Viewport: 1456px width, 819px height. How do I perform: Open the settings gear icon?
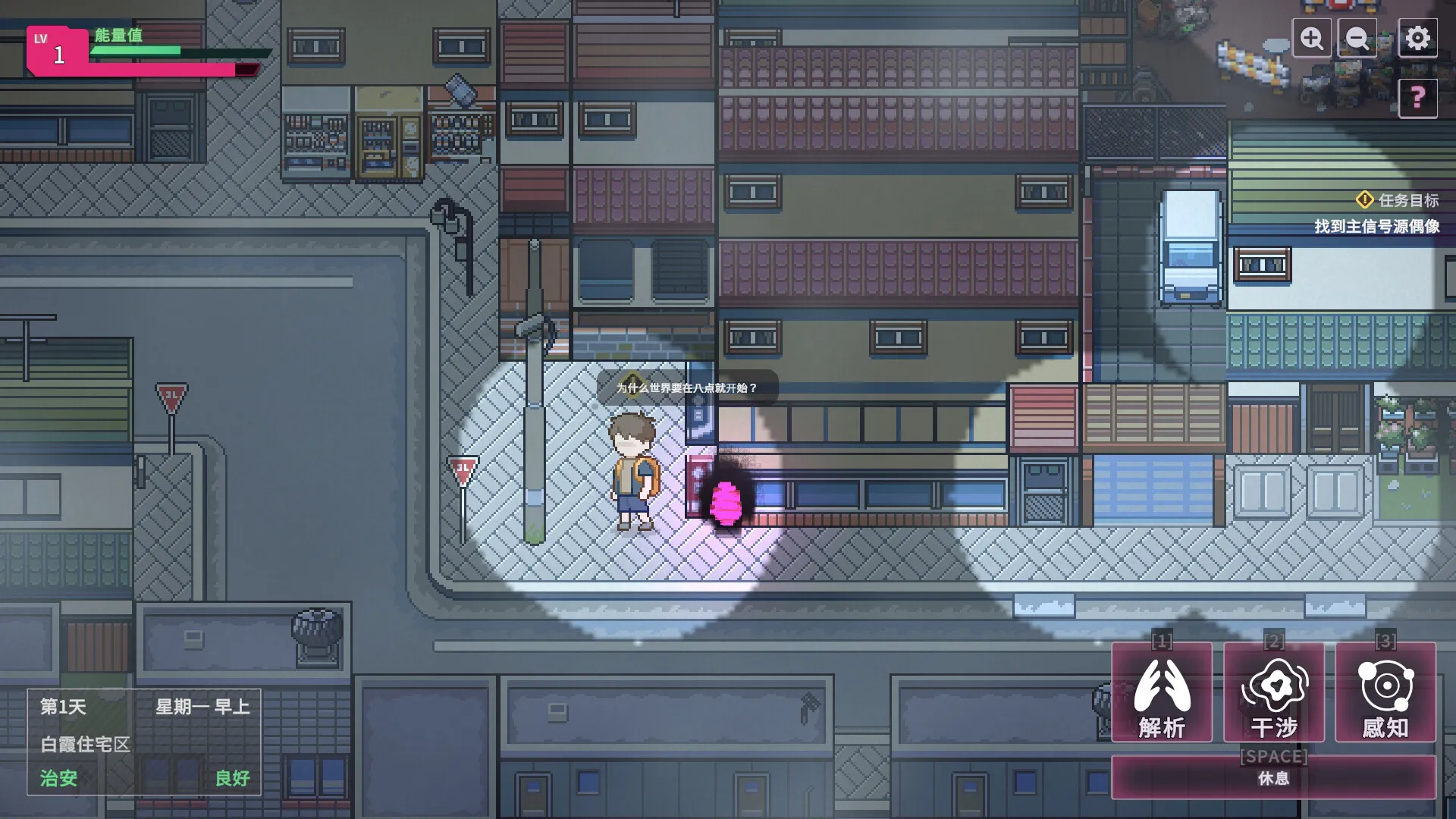(1417, 38)
